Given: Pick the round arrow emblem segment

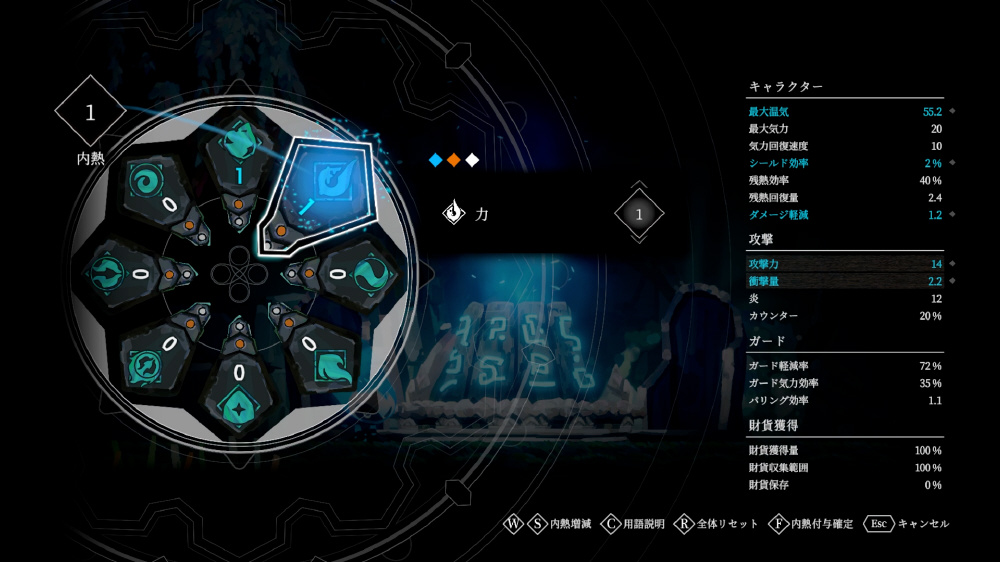Looking at the screenshot, I should (108, 272).
